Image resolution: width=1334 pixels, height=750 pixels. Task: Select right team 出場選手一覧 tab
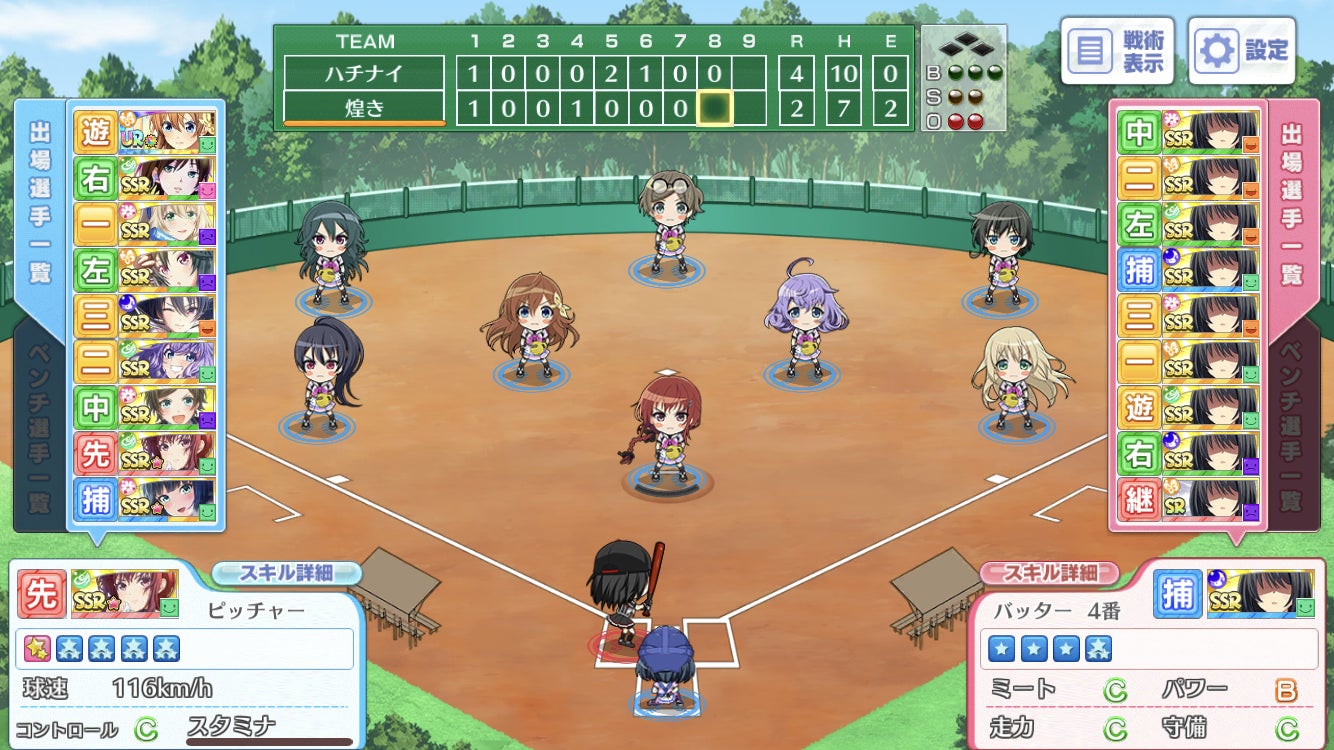1294,200
